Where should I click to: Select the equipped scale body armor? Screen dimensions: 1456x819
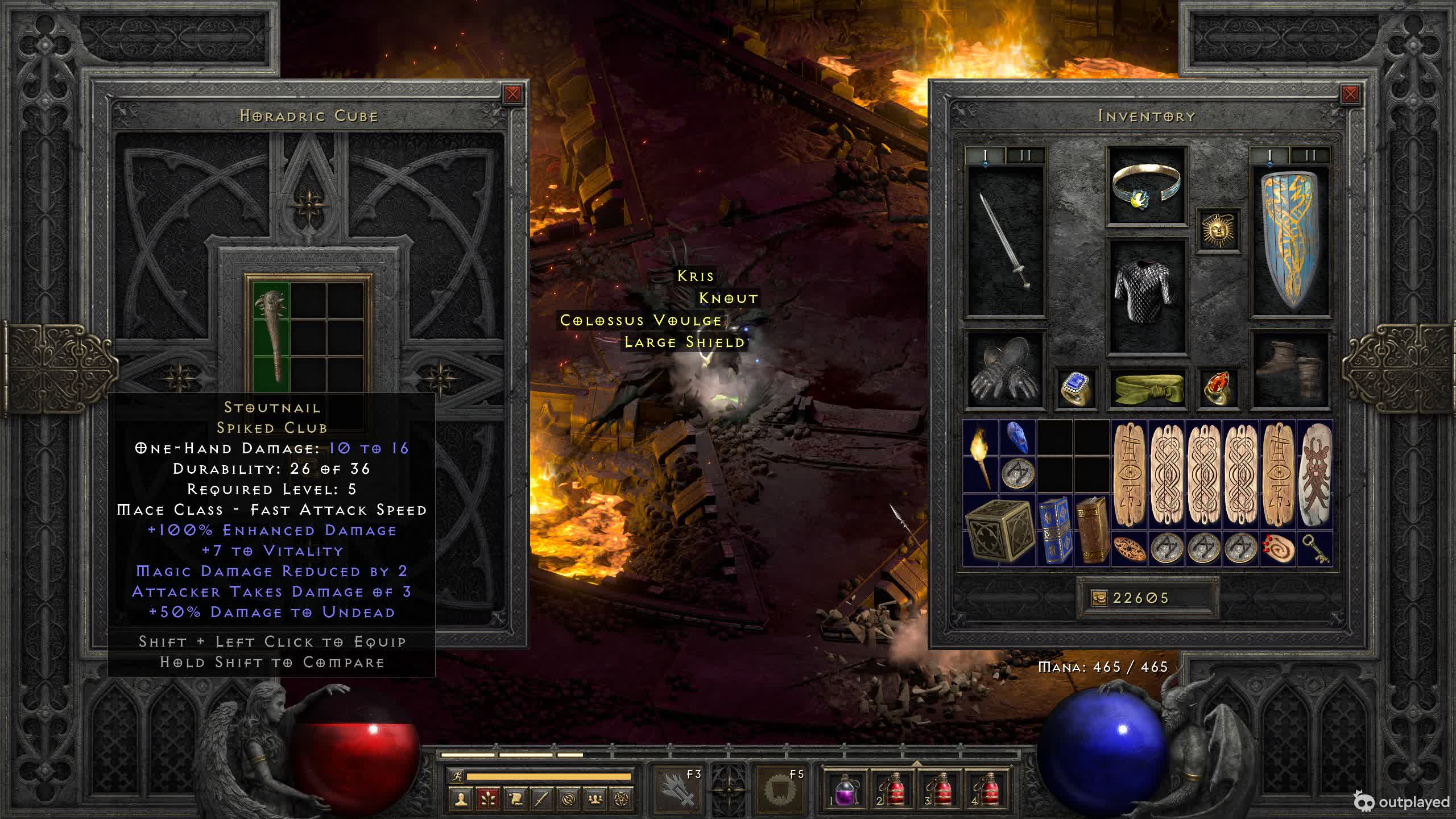1146,296
